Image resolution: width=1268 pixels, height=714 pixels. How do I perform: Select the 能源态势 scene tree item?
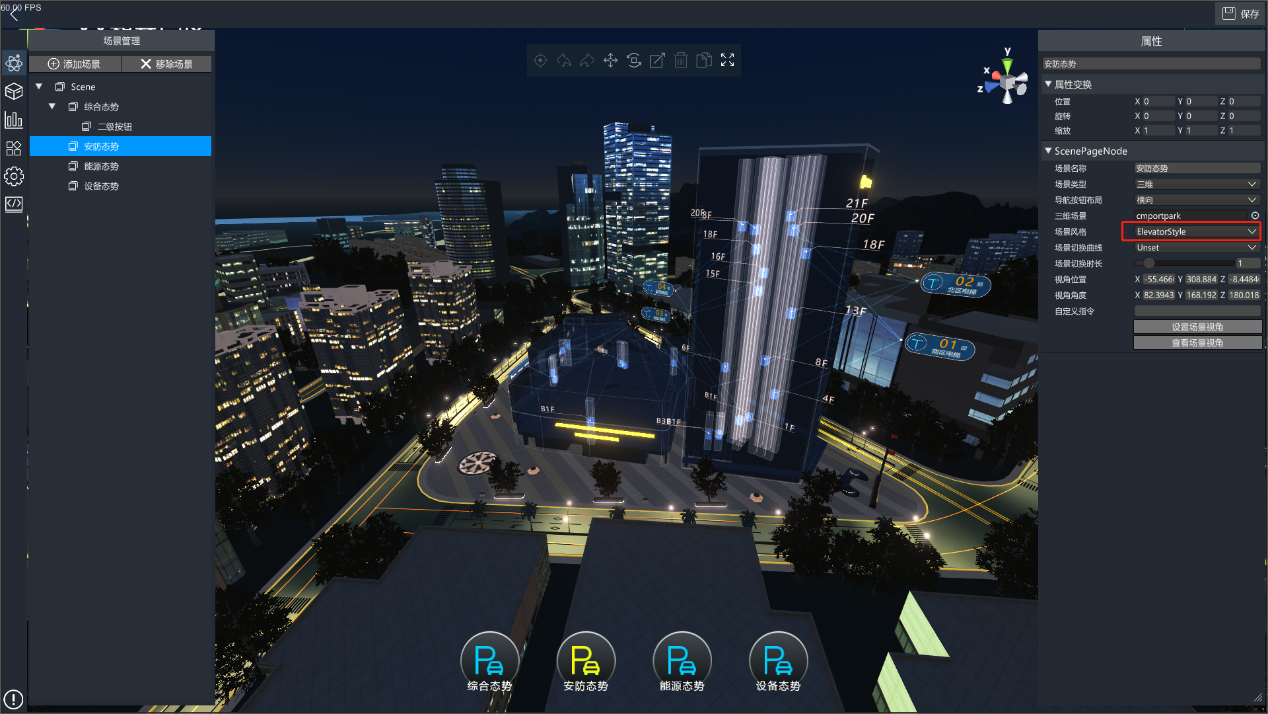[100, 166]
